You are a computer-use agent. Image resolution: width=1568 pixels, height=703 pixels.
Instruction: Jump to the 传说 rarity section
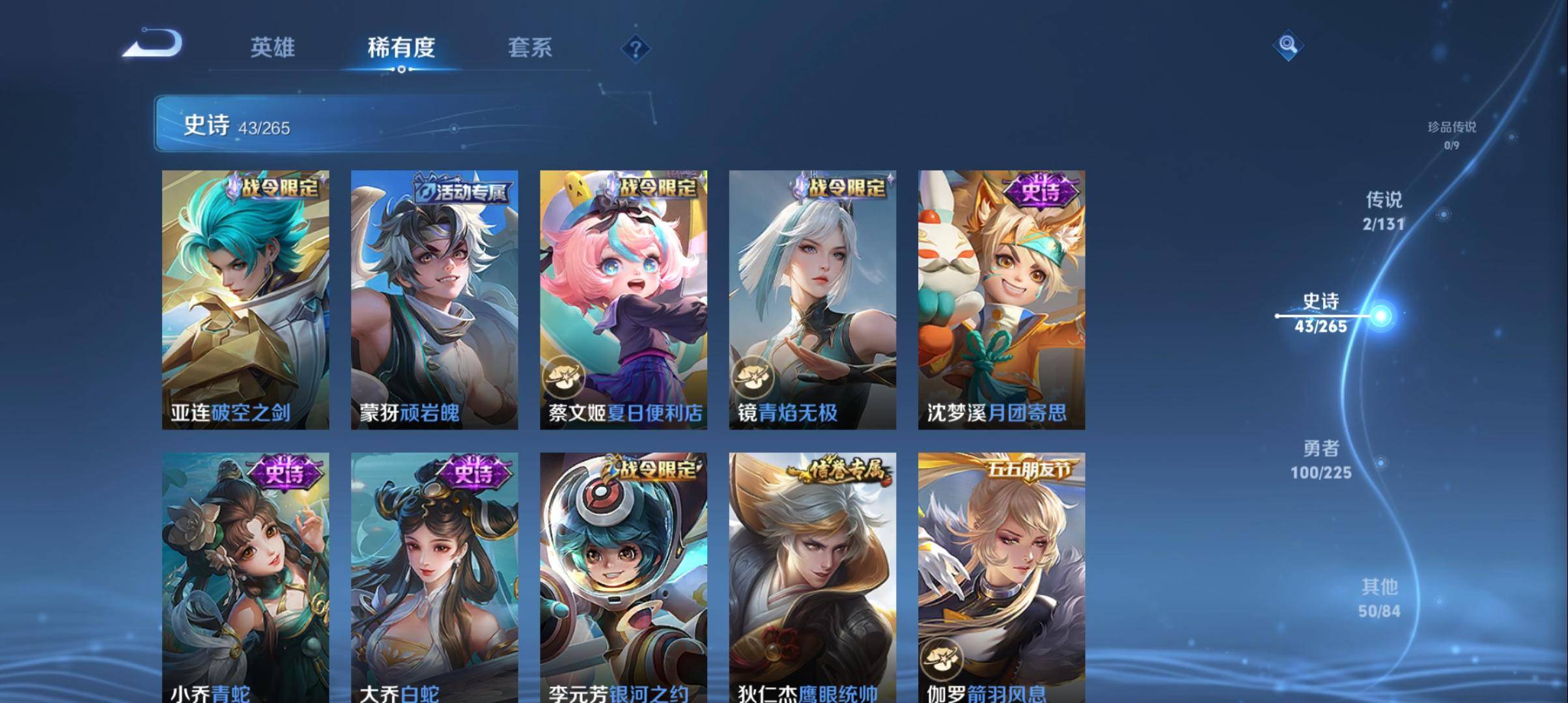[x=1384, y=211]
